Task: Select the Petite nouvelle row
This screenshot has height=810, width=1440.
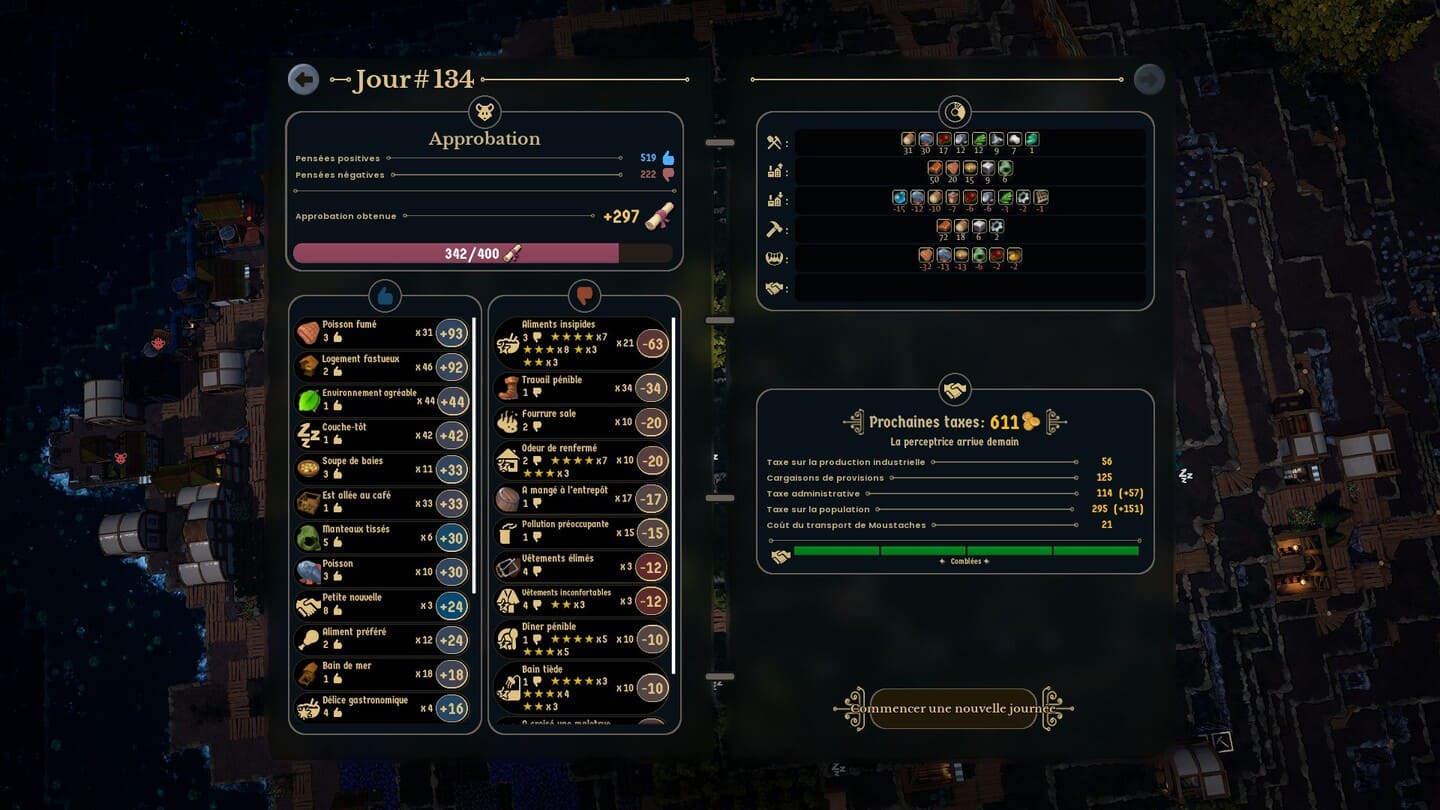Action: pyautogui.click(x=381, y=605)
